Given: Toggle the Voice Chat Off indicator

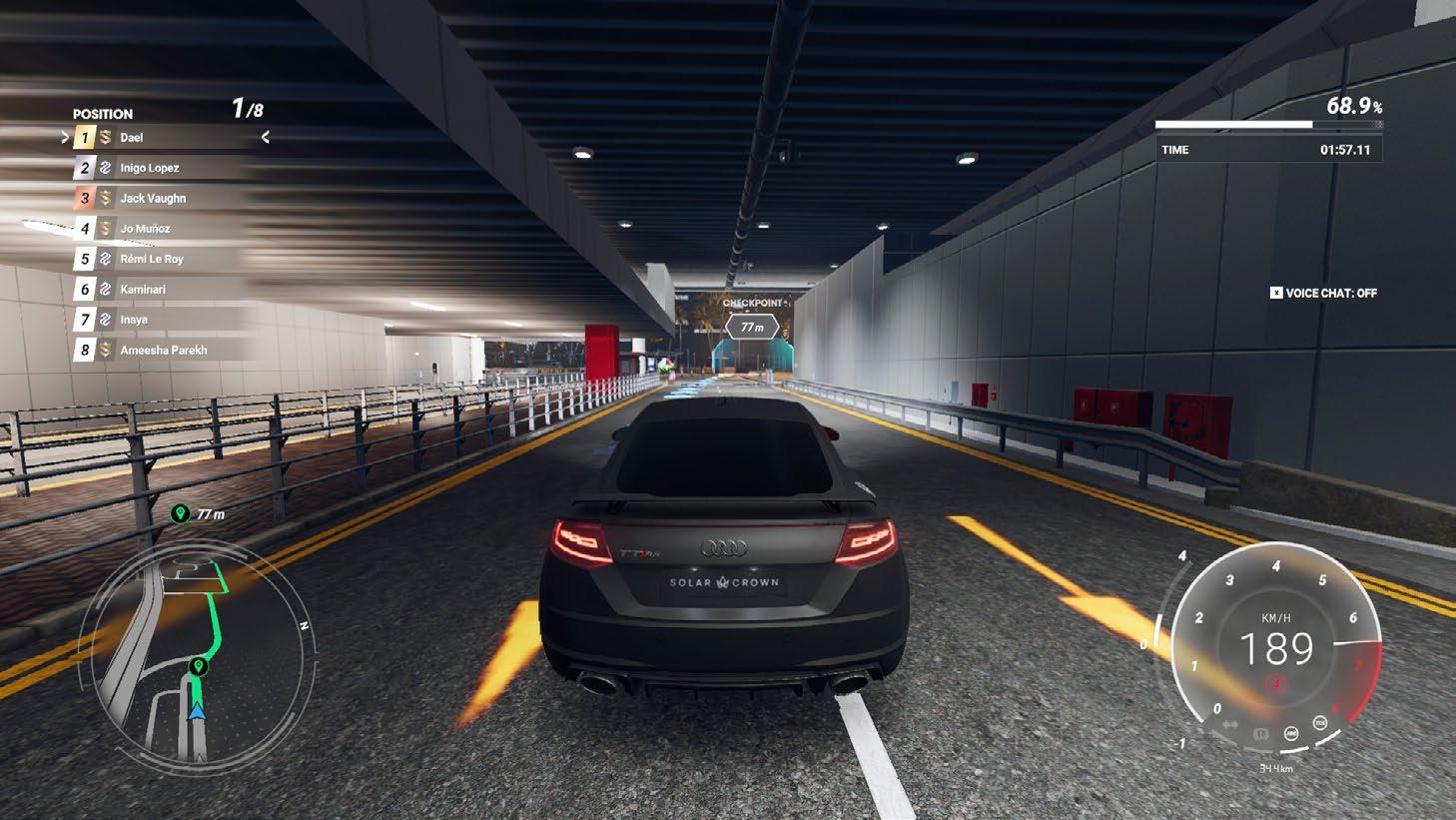Looking at the screenshot, I should tap(1323, 294).
